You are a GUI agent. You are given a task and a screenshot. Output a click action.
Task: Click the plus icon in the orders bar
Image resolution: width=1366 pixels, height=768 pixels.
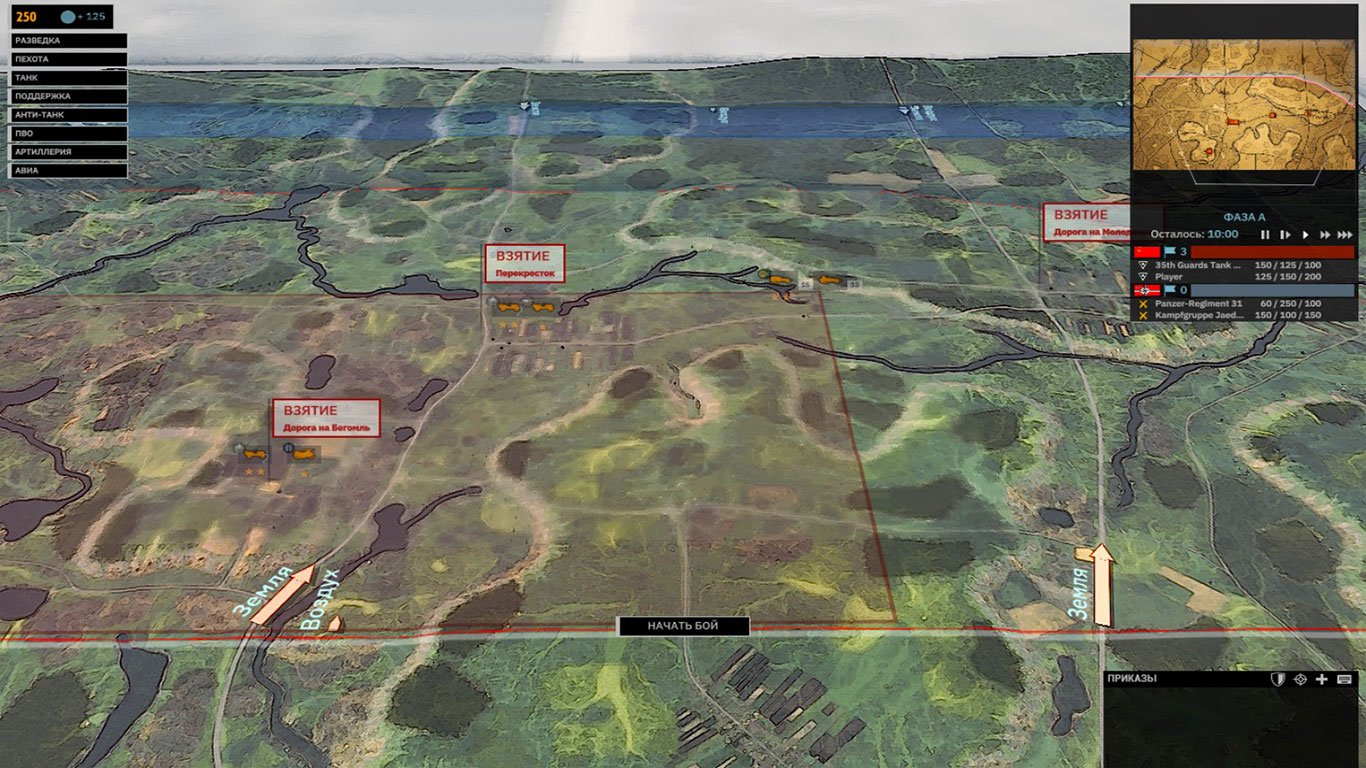click(x=1322, y=680)
